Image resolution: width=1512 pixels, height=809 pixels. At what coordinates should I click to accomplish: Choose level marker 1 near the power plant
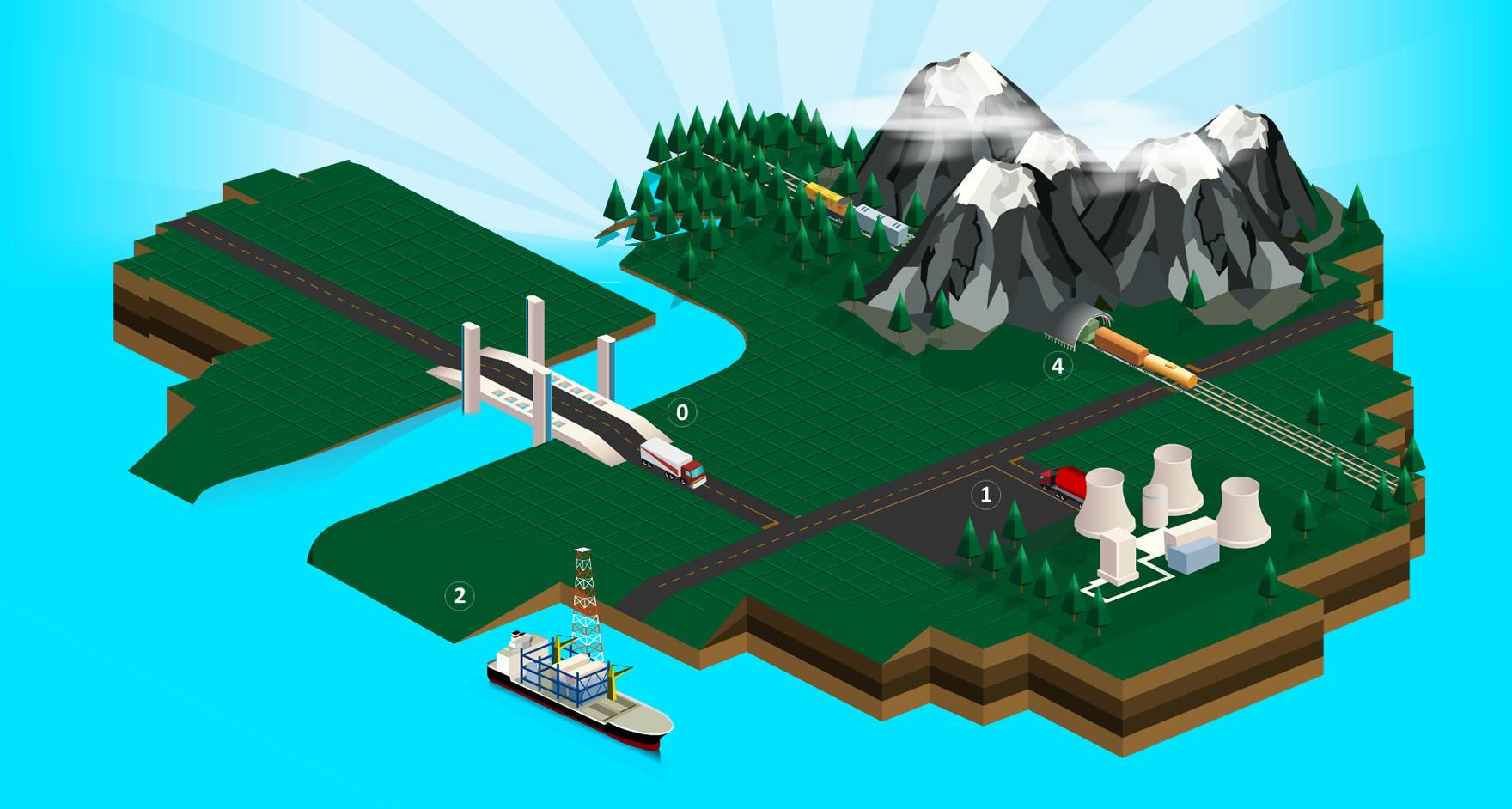[x=985, y=495]
